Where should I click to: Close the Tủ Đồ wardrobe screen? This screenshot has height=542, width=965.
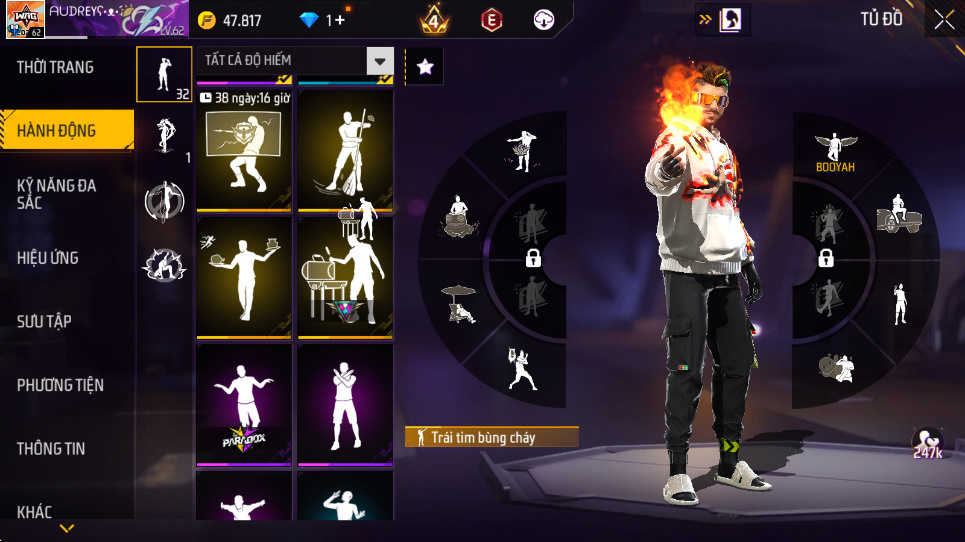(x=944, y=19)
